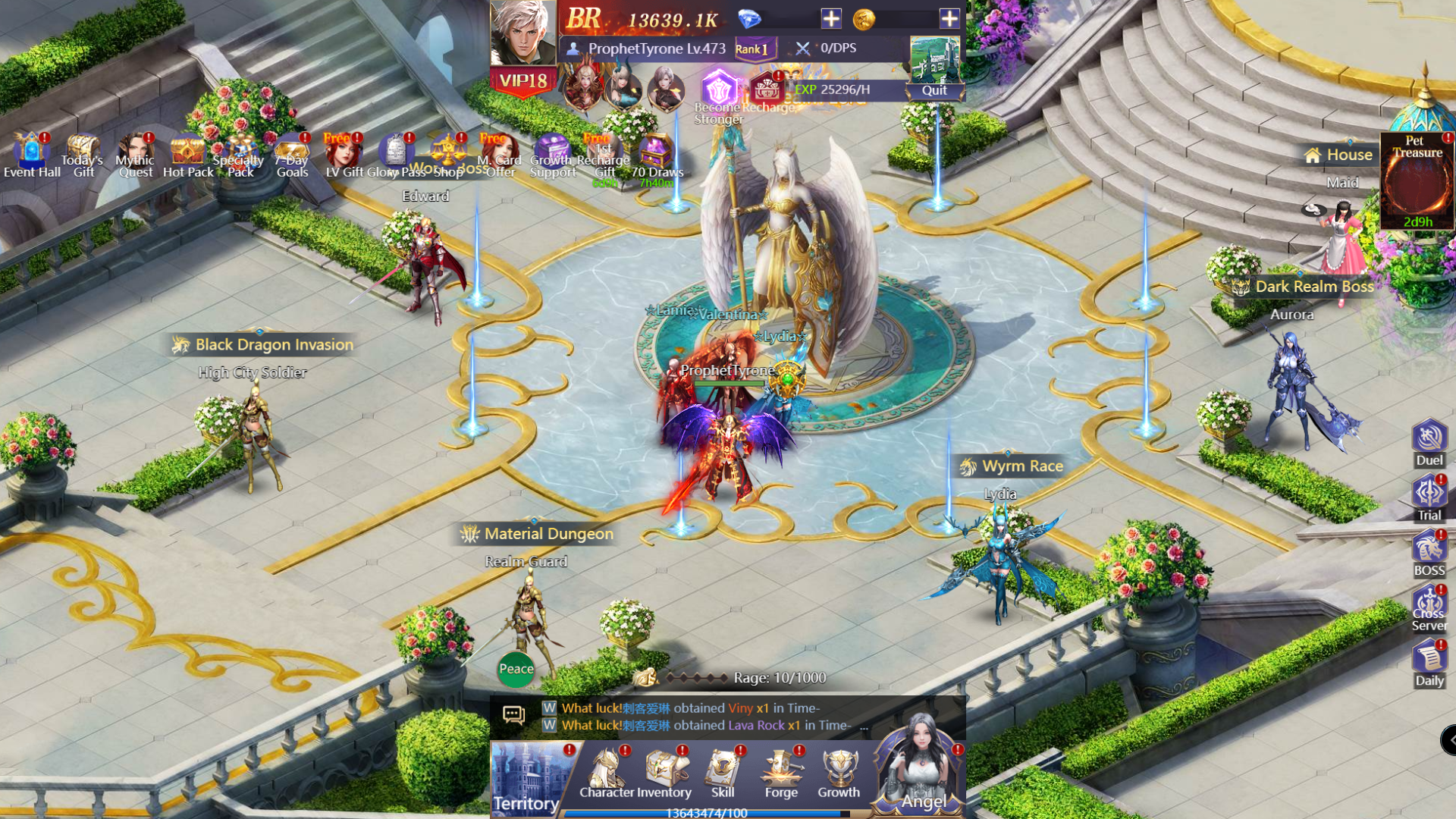Toggle Peace mode near the Realm Guard

(516, 669)
